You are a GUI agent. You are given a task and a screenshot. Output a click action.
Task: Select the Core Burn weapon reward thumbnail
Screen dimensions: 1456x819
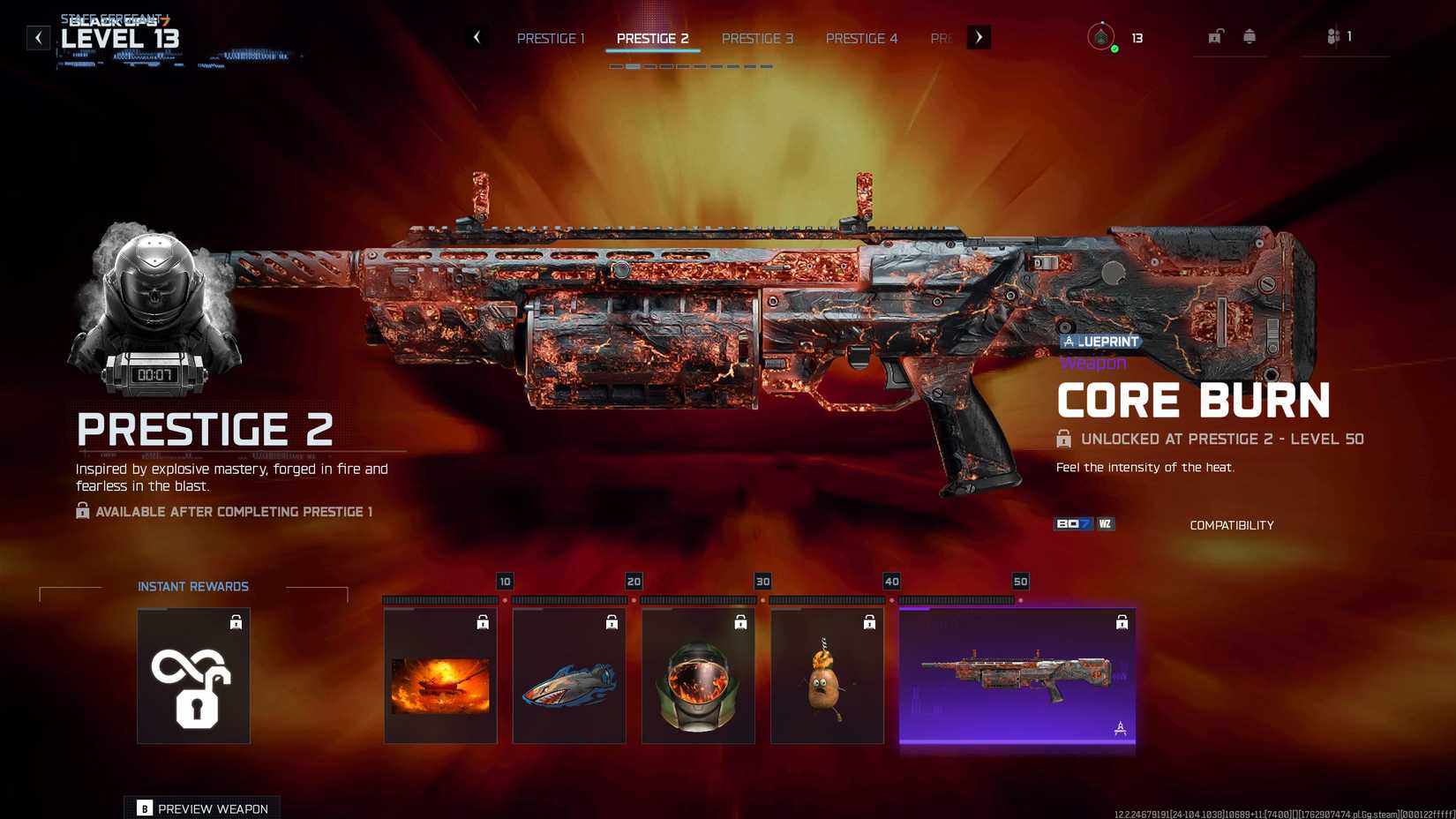point(1017,675)
